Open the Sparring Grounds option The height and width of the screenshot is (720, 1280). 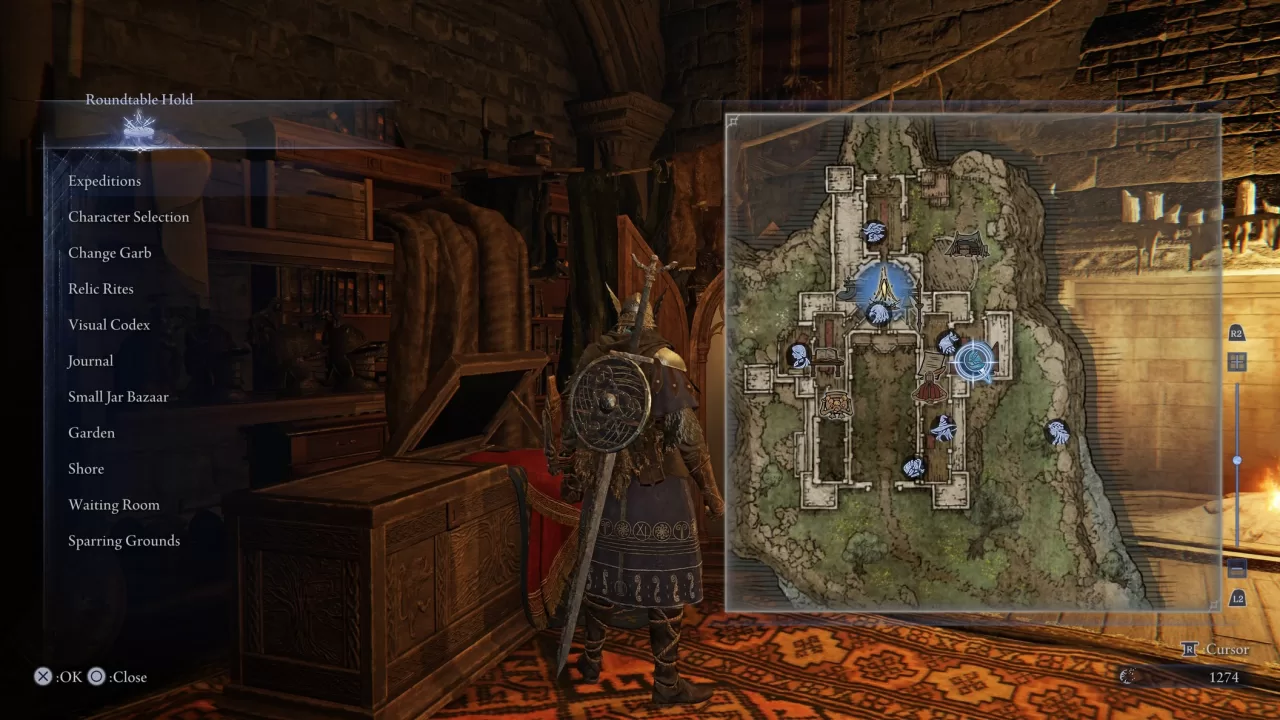pyautogui.click(x=124, y=540)
